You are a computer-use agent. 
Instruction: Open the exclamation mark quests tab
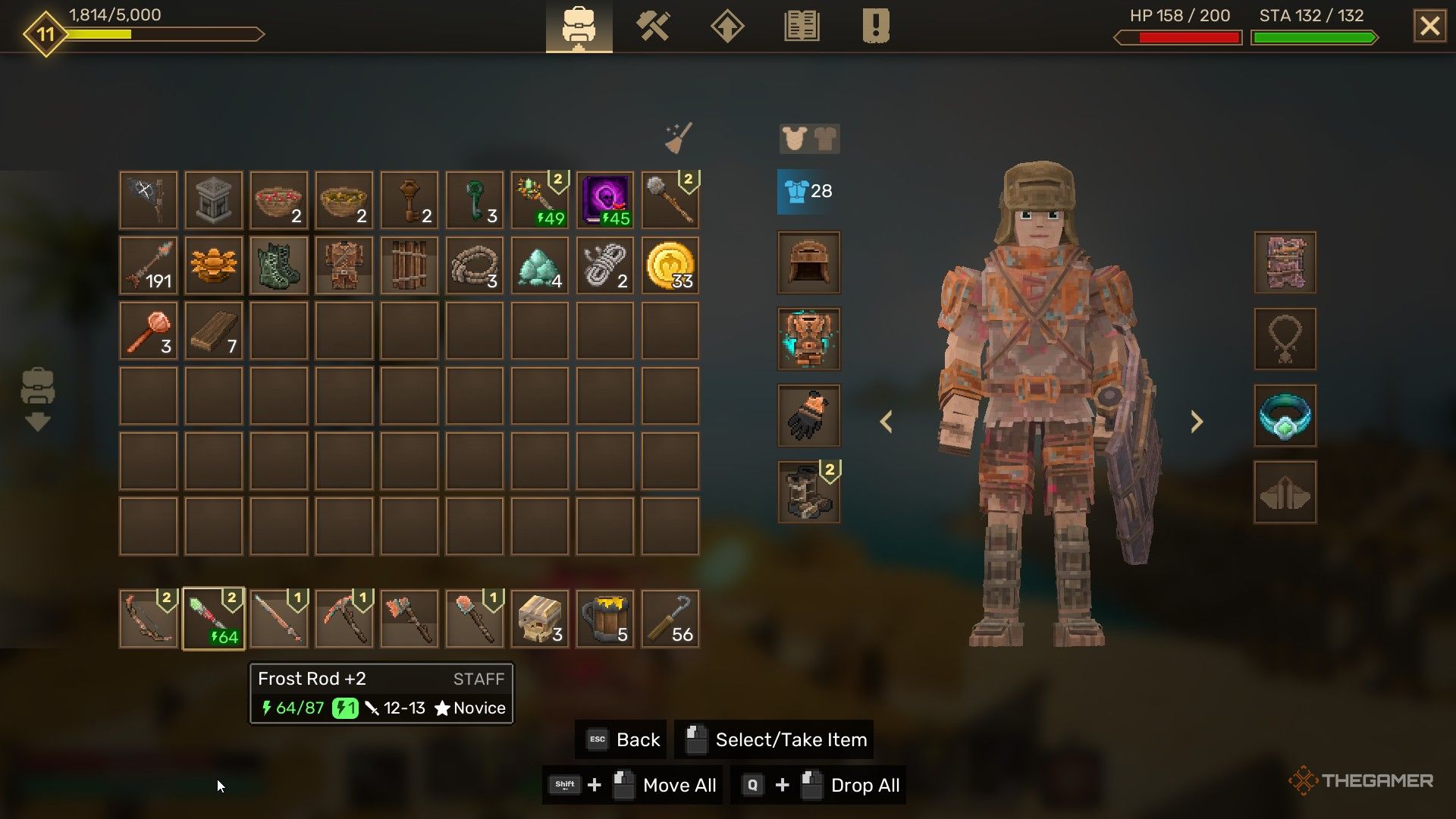tap(875, 27)
